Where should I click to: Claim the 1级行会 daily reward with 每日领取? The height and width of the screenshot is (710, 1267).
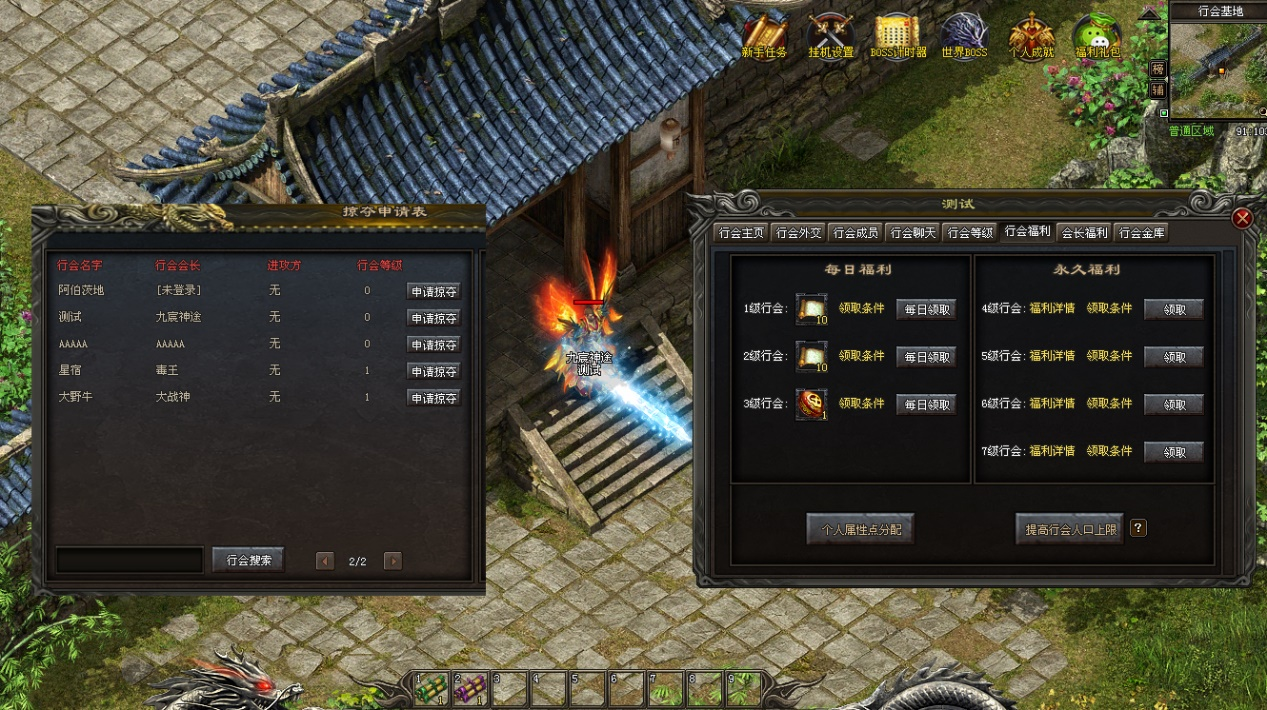click(x=925, y=309)
